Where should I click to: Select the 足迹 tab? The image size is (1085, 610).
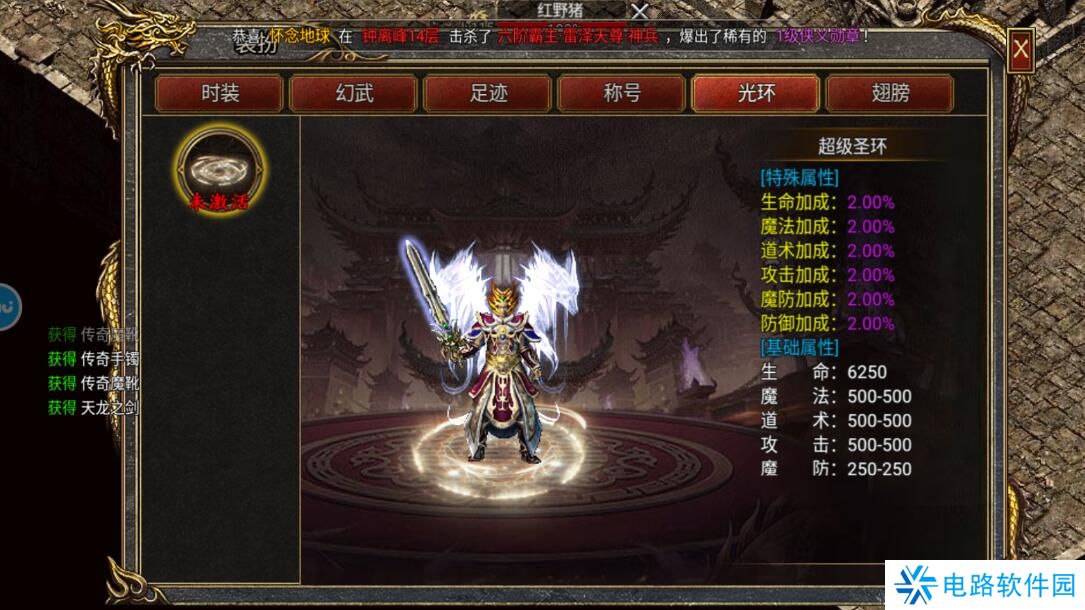click(x=488, y=94)
